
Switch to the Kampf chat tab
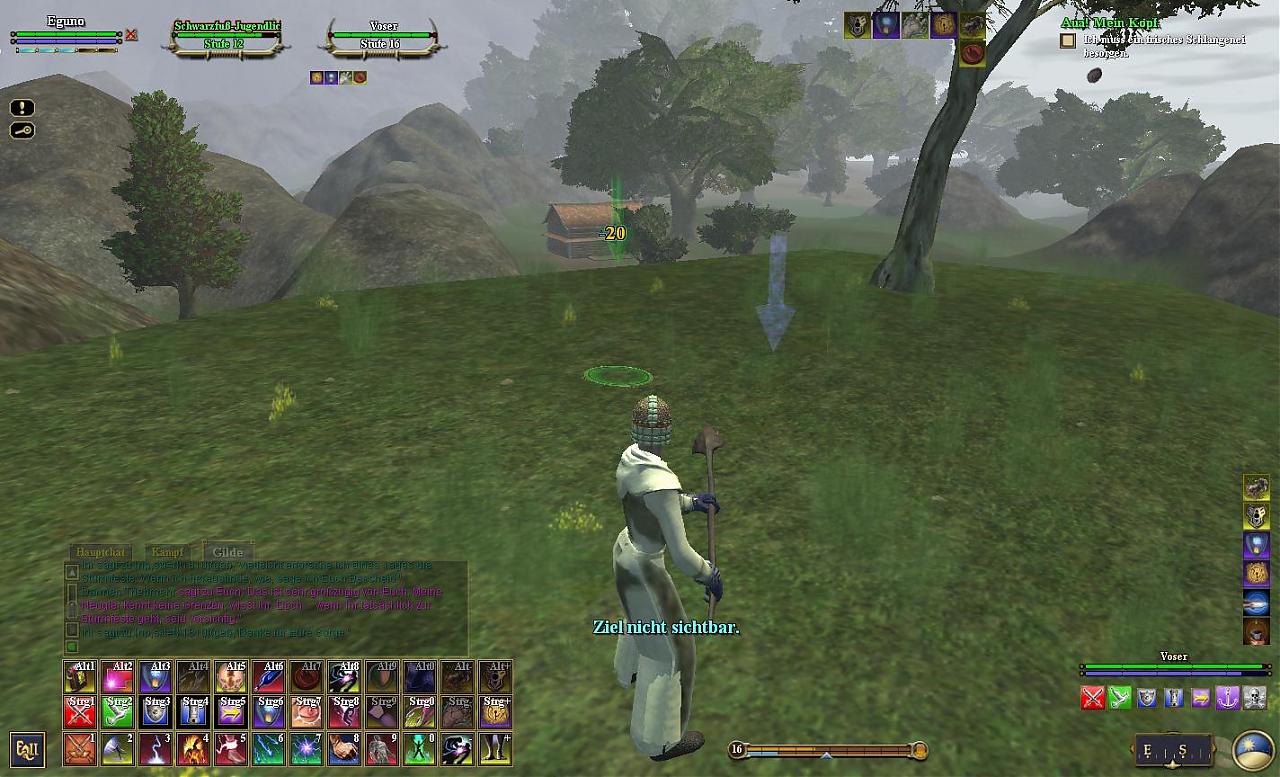pos(167,552)
